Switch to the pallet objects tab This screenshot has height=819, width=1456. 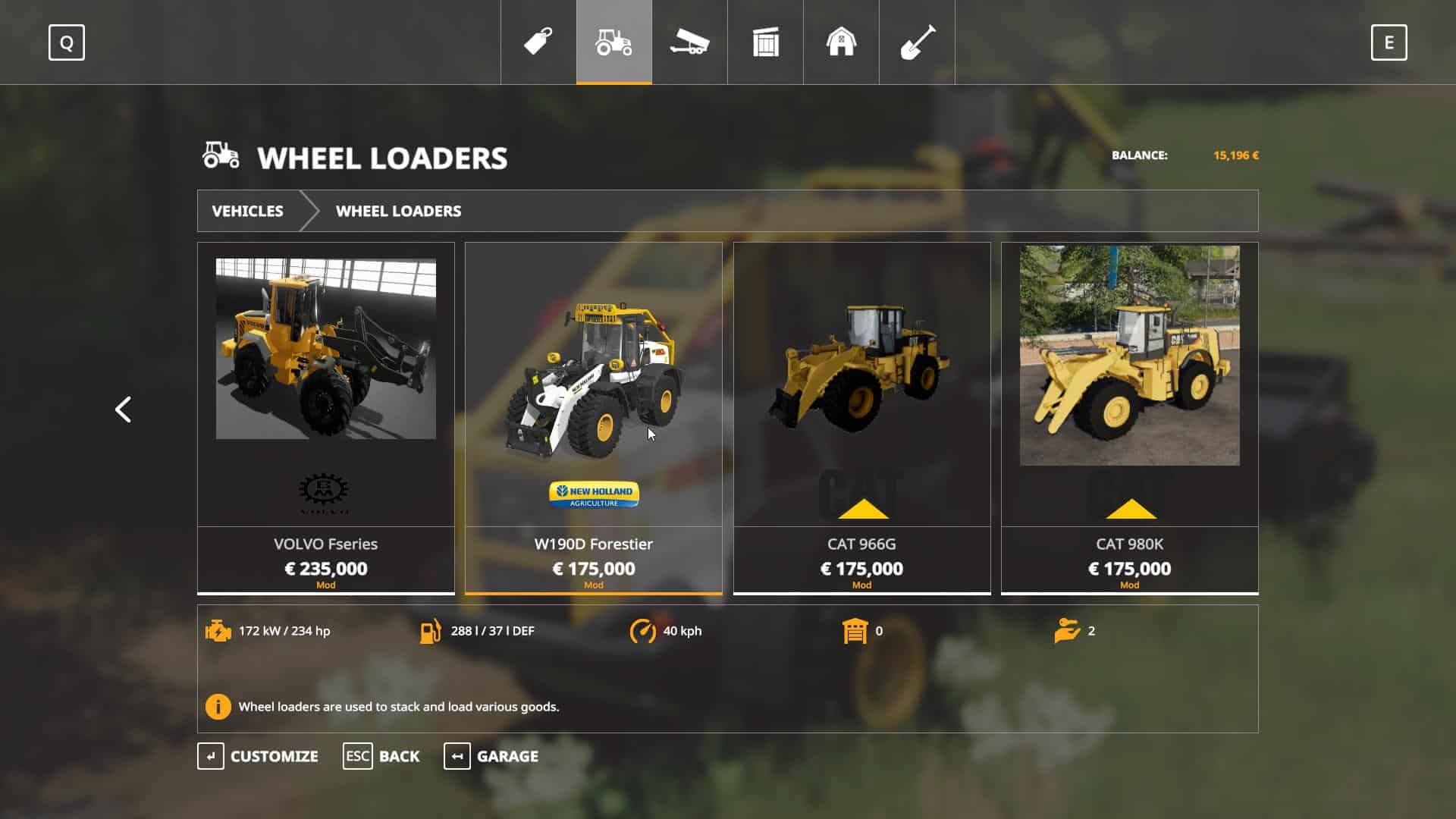(765, 42)
